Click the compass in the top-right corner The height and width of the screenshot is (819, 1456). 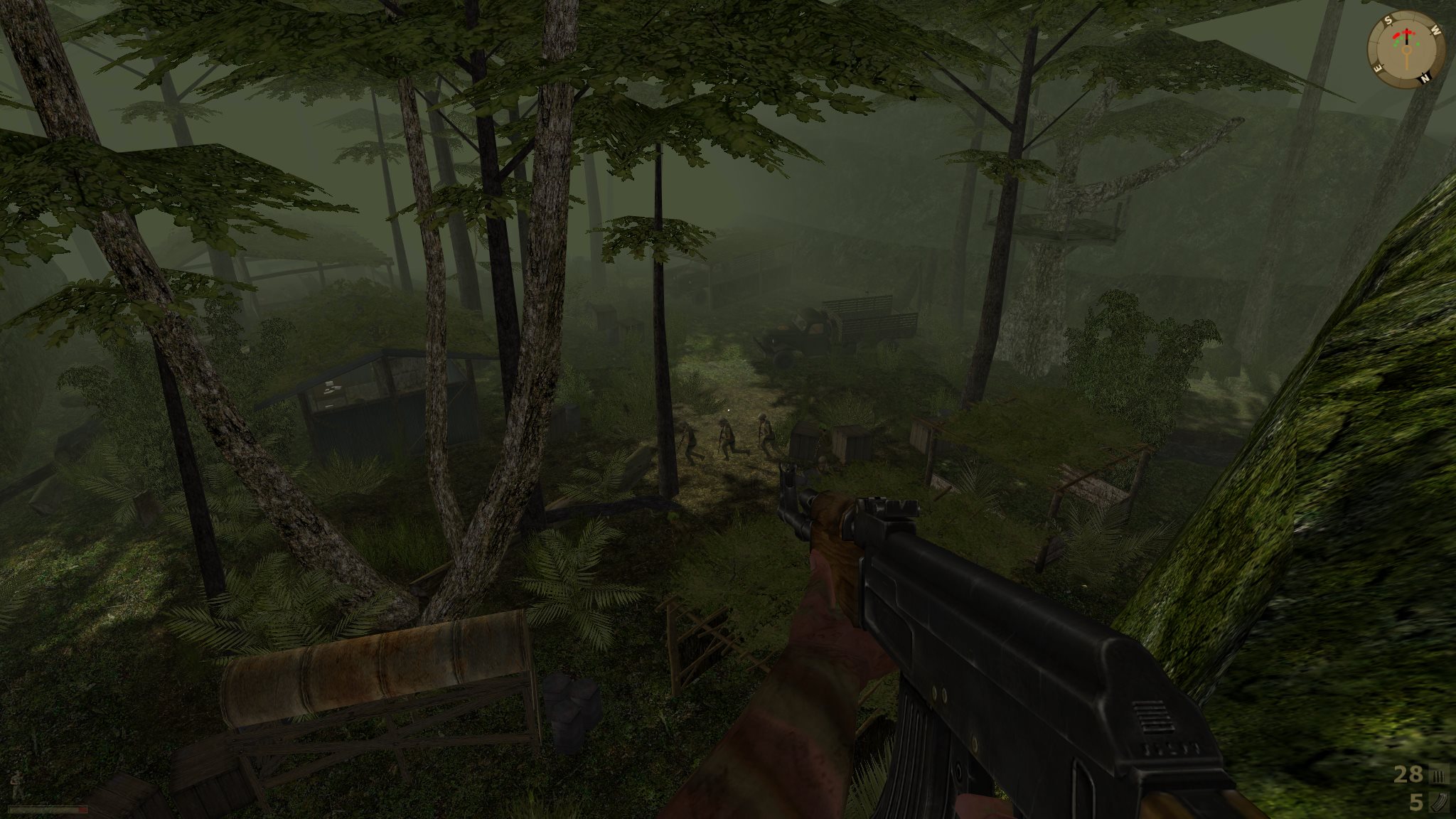click(1406, 50)
